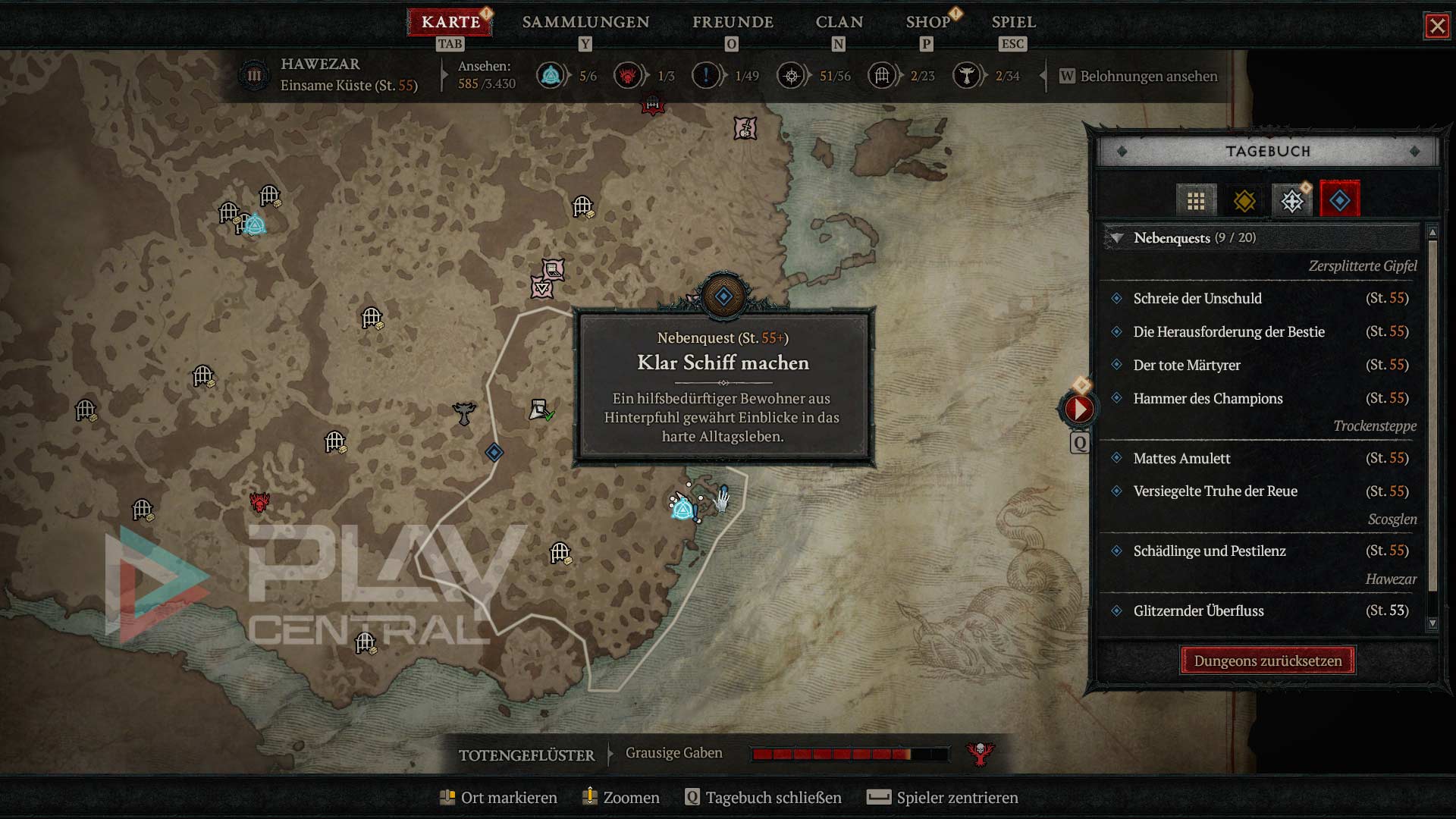Select the Karte tab
This screenshot has width=1456, height=819.
click(450, 22)
